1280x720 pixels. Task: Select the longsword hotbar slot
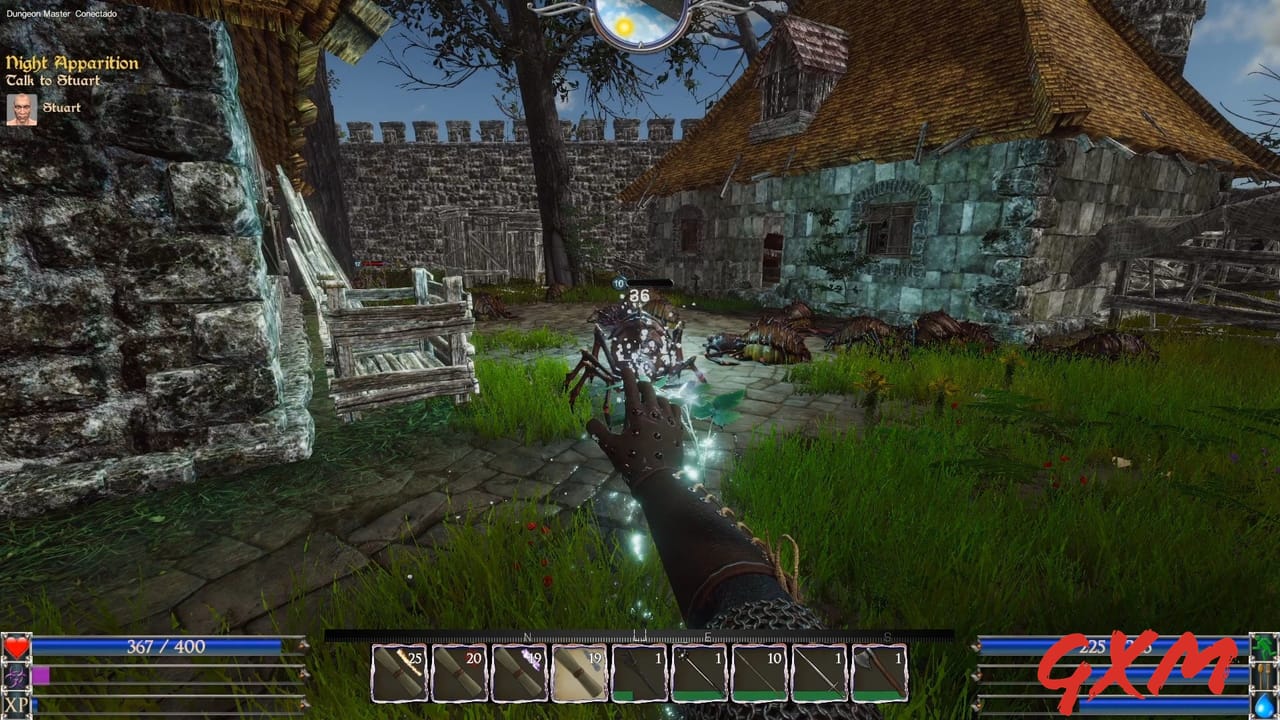[818, 672]
